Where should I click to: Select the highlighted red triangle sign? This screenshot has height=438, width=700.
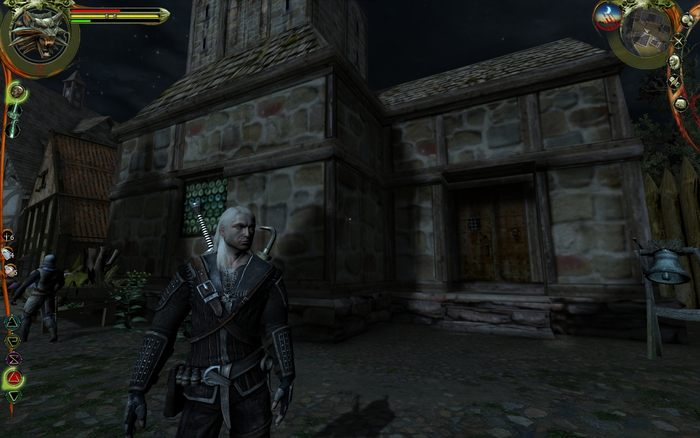14,377
